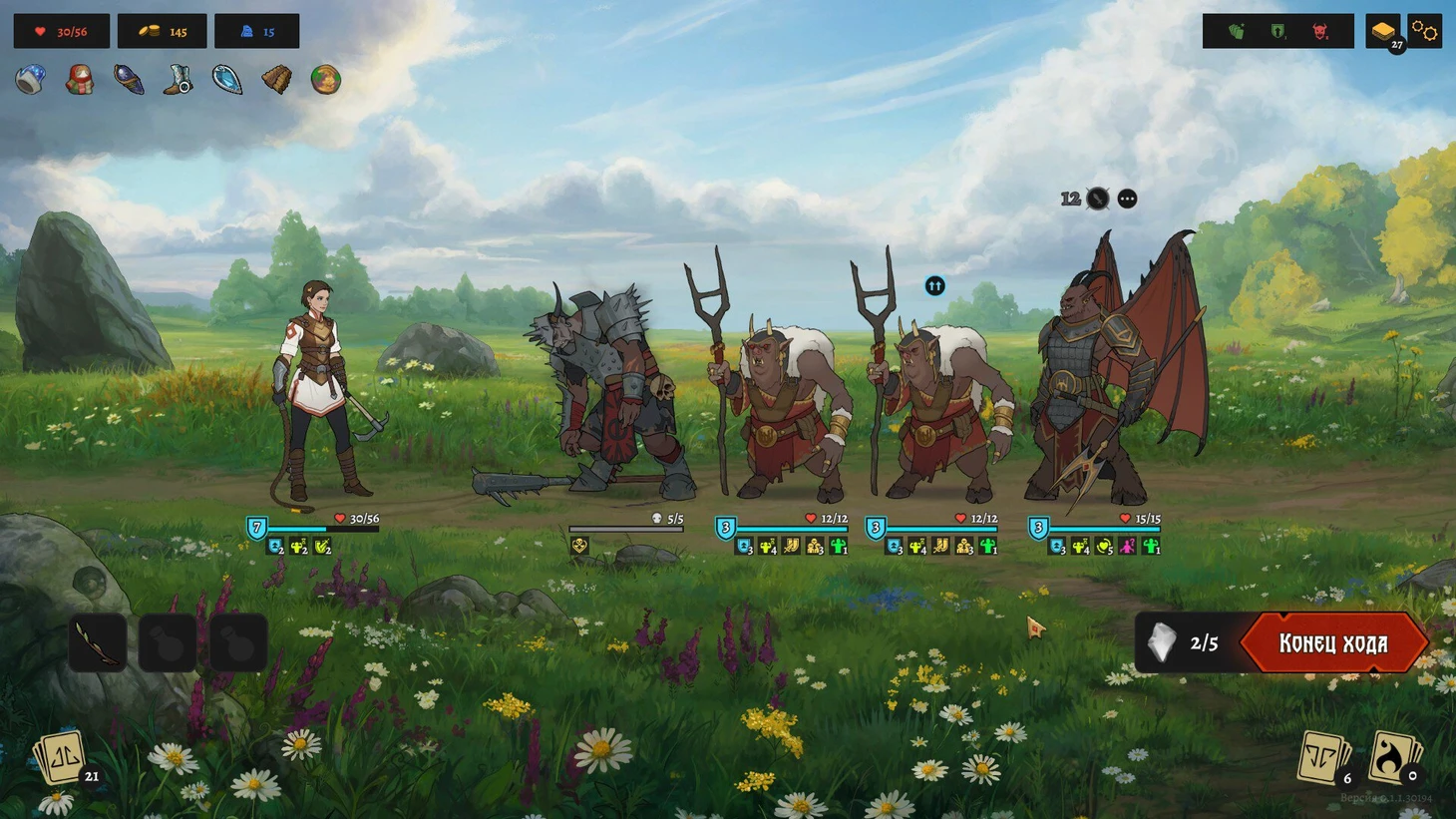
Task: Inspect the green and gold coin relic
Action: click(x=325, y=80)
